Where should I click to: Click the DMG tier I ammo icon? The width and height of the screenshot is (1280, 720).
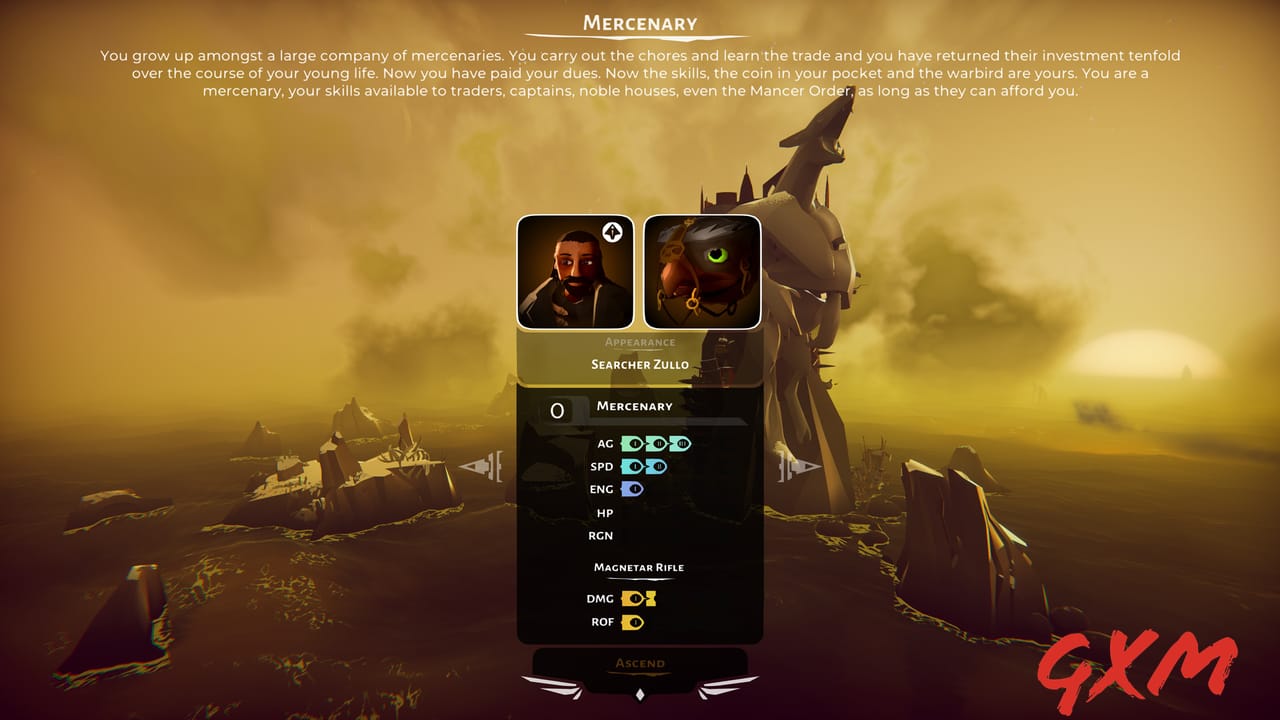(634, 597)
